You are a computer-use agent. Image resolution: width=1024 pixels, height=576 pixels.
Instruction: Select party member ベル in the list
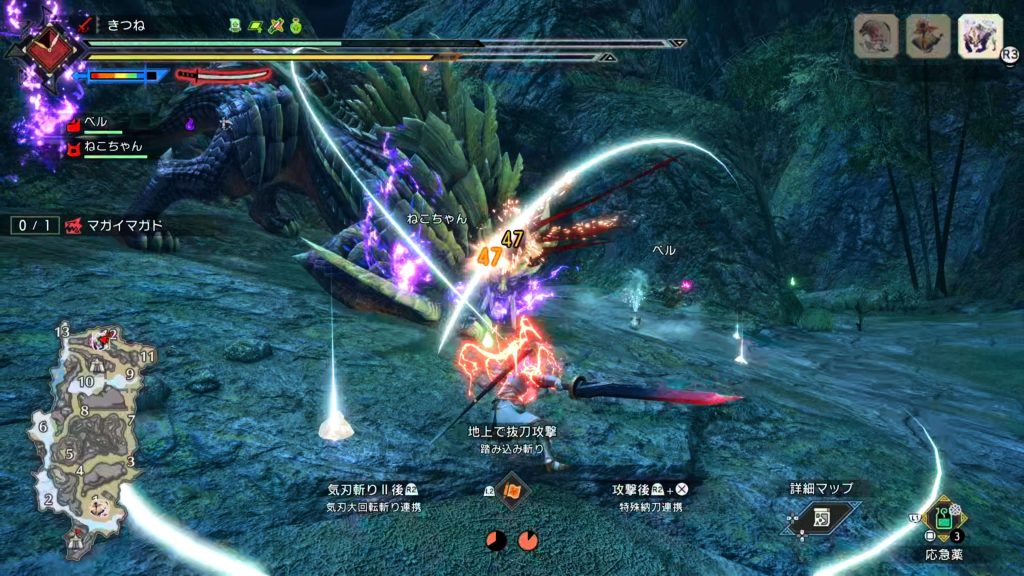96,122
